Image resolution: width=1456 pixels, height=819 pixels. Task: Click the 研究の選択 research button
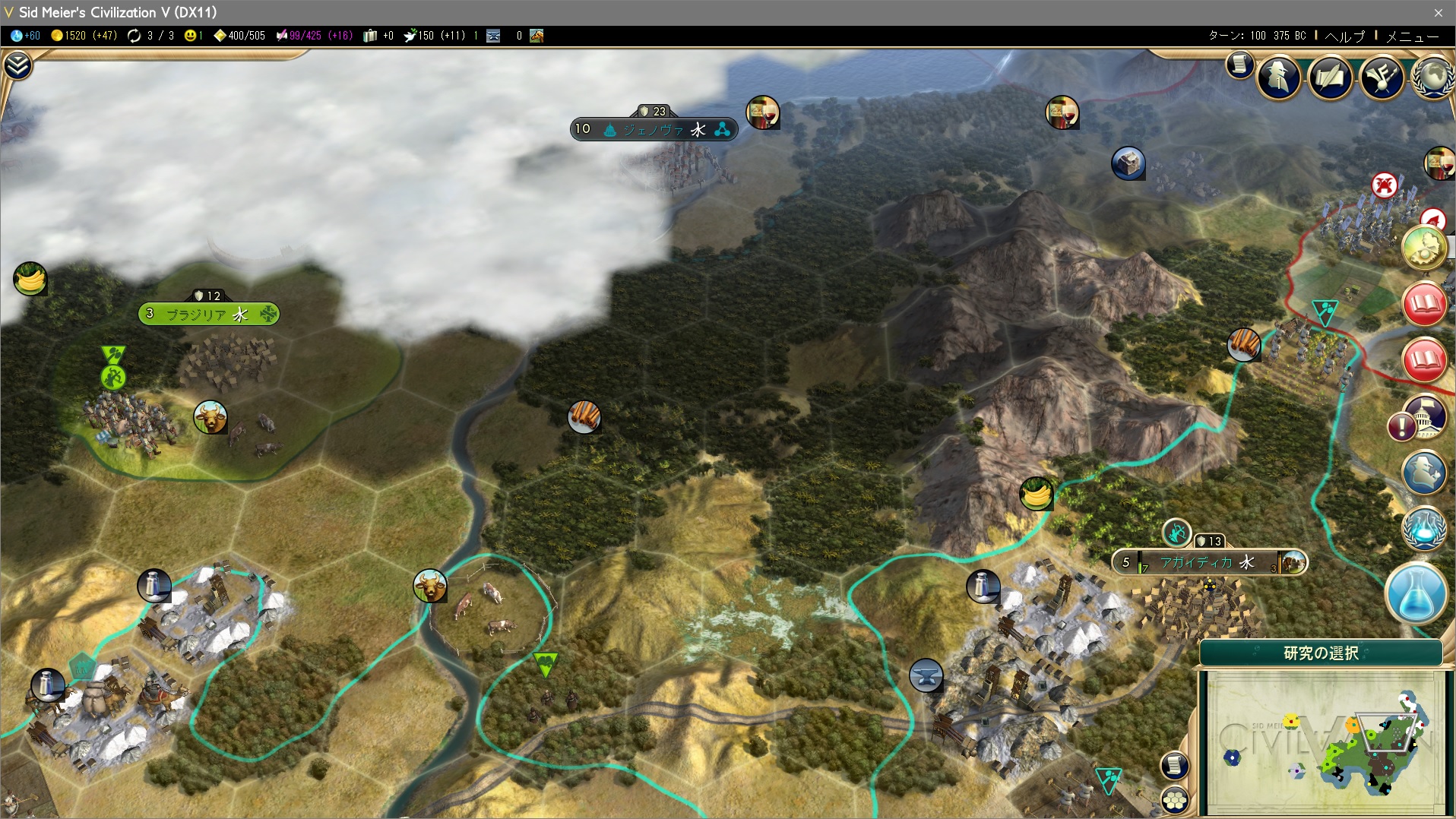point(1321,653)
